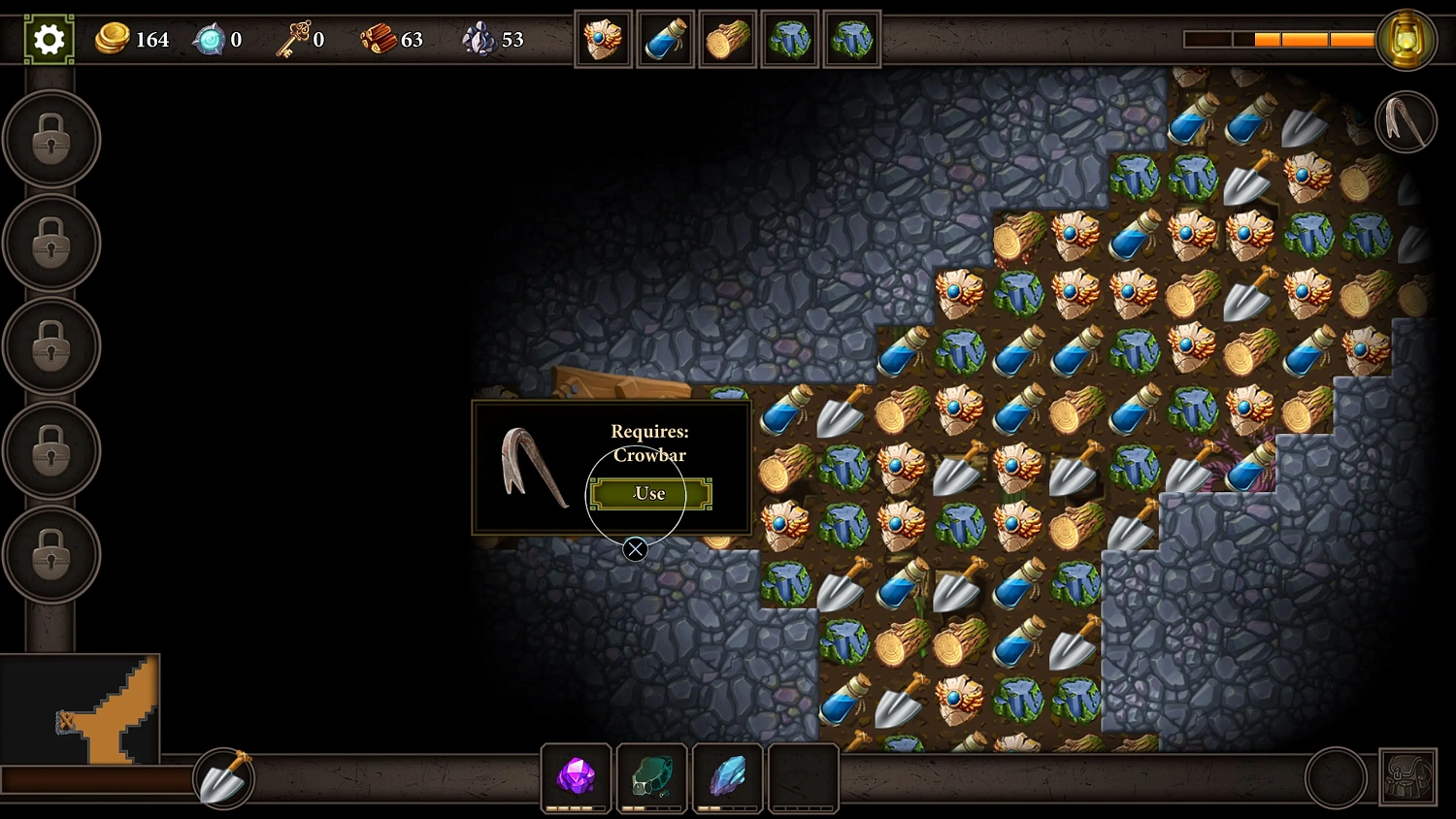Open the settings gear menu
Screen dimensions: 1456x819
click(x=48, y=39)
